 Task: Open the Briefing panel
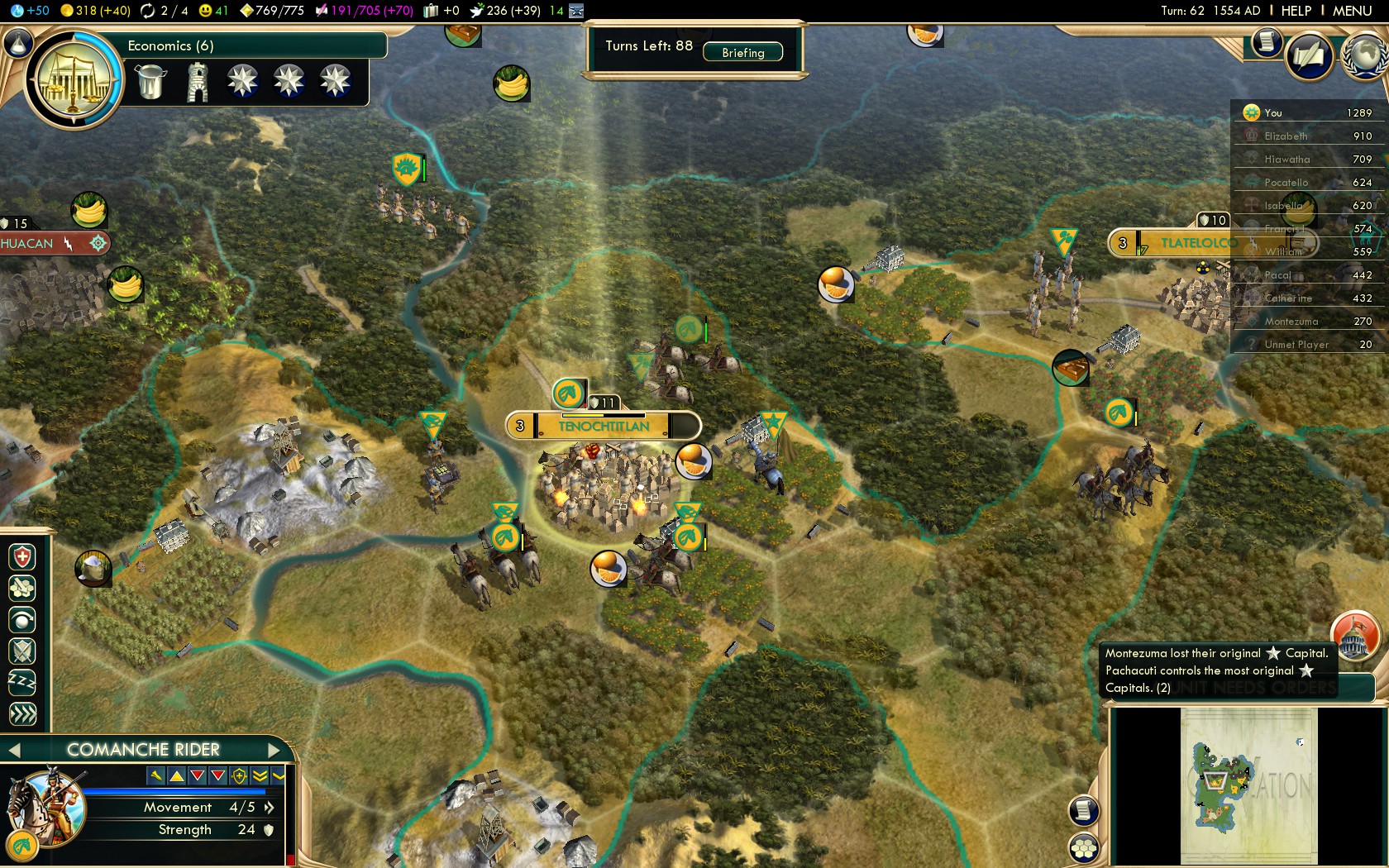742,52
